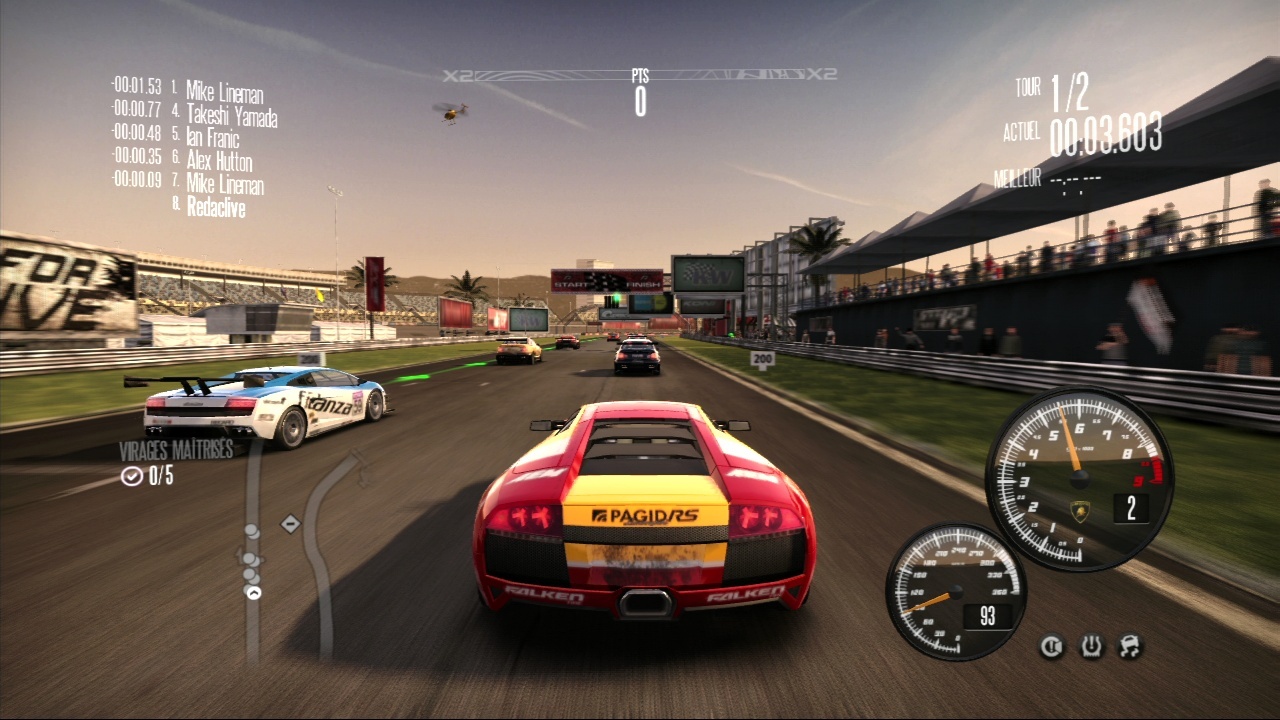This screenshot has height=720, width=1280.
Task: Pick Ian Franic's row in the standings
Action: click(x=212, y=140)
